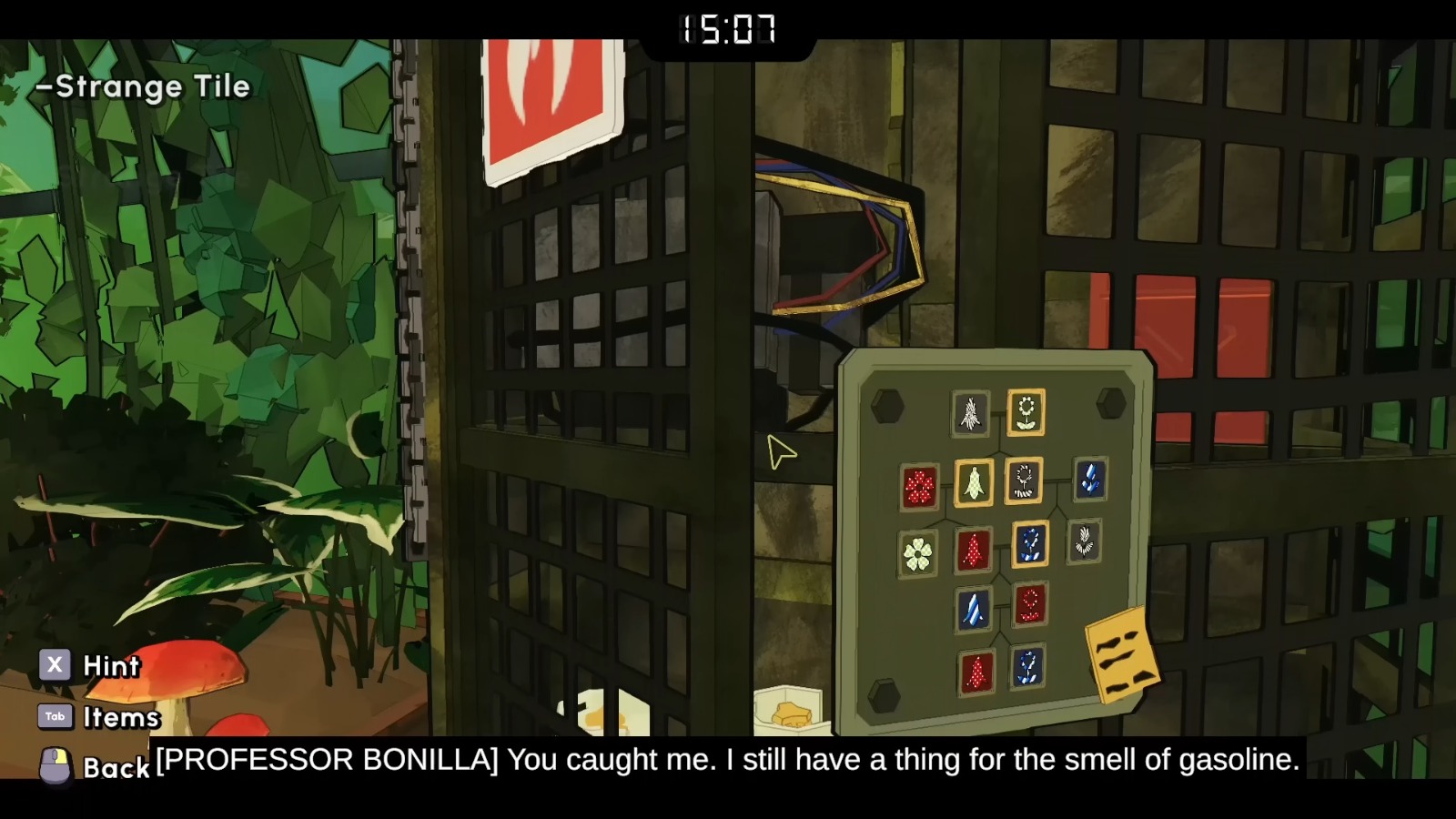This screenshot has height=819, width=1456.
Task: Deselect the yellow-framed green tulip tile
Action: tap(974, 483)
